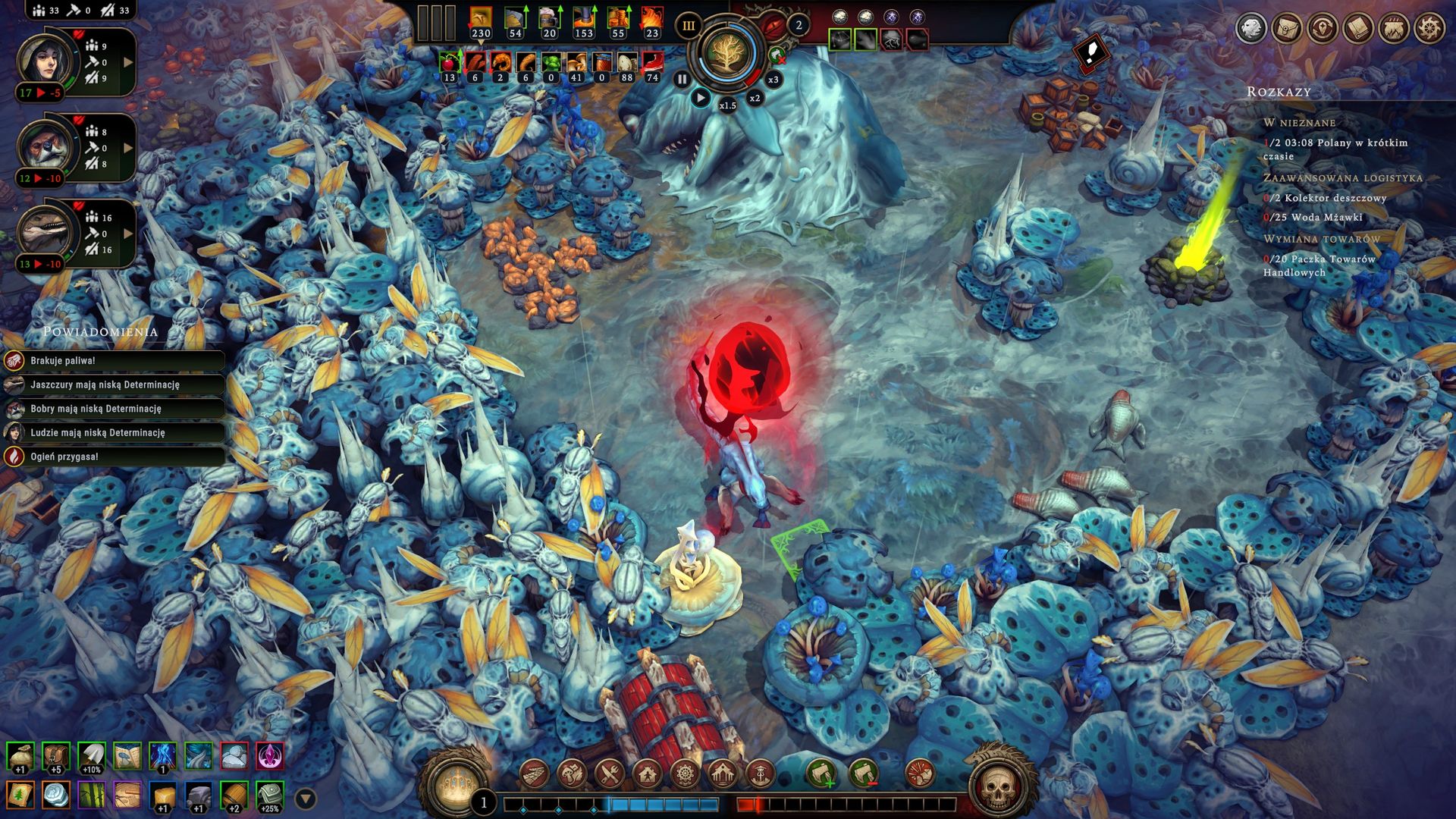This screenshot has width=1456, height=819.
Task: Open the book encyclopedia button
Action: pos(1358,29)
